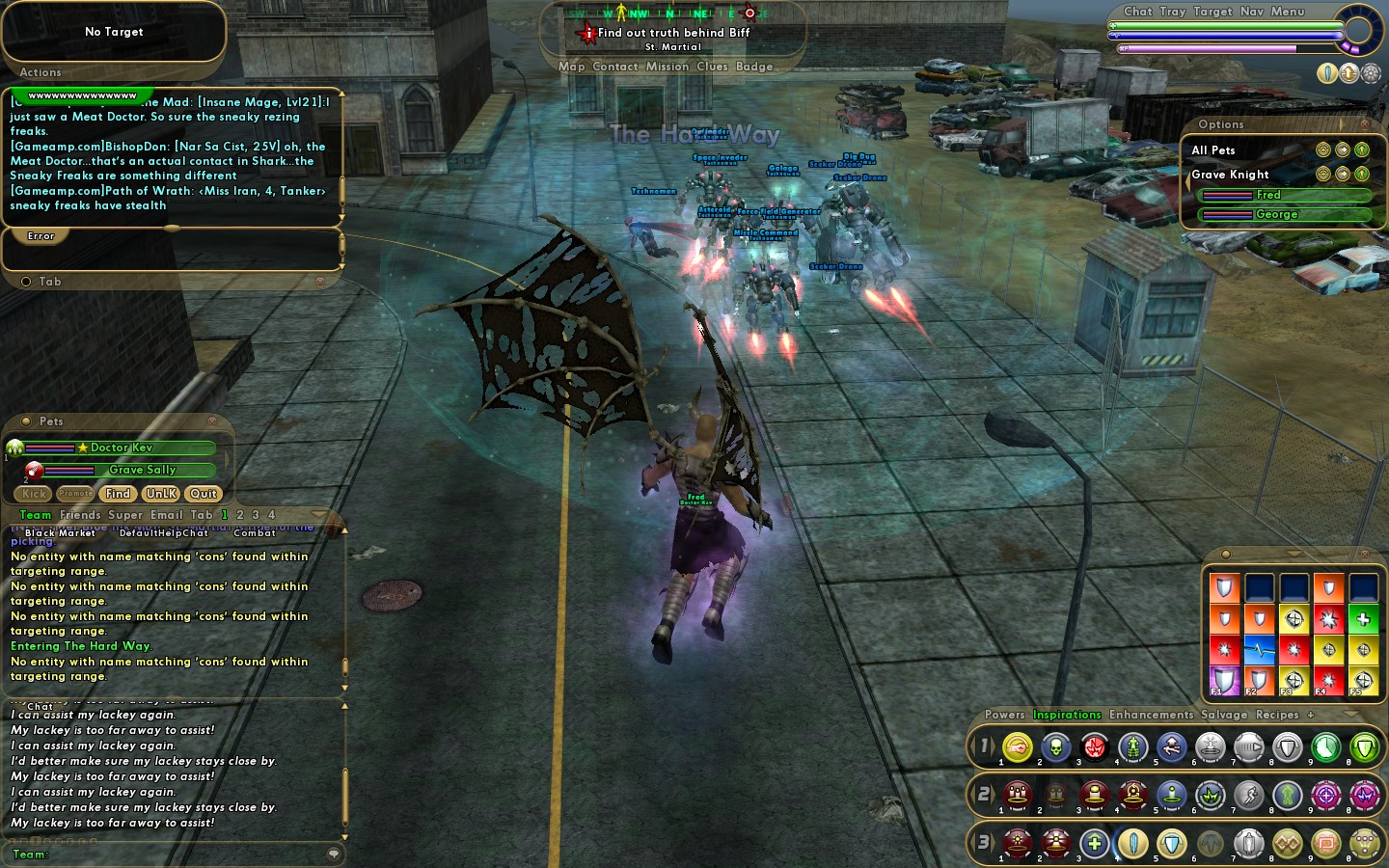Screen dimensions: 1389x868
Task: Open the top-right Menu
Action: (x=1288, y=12)
